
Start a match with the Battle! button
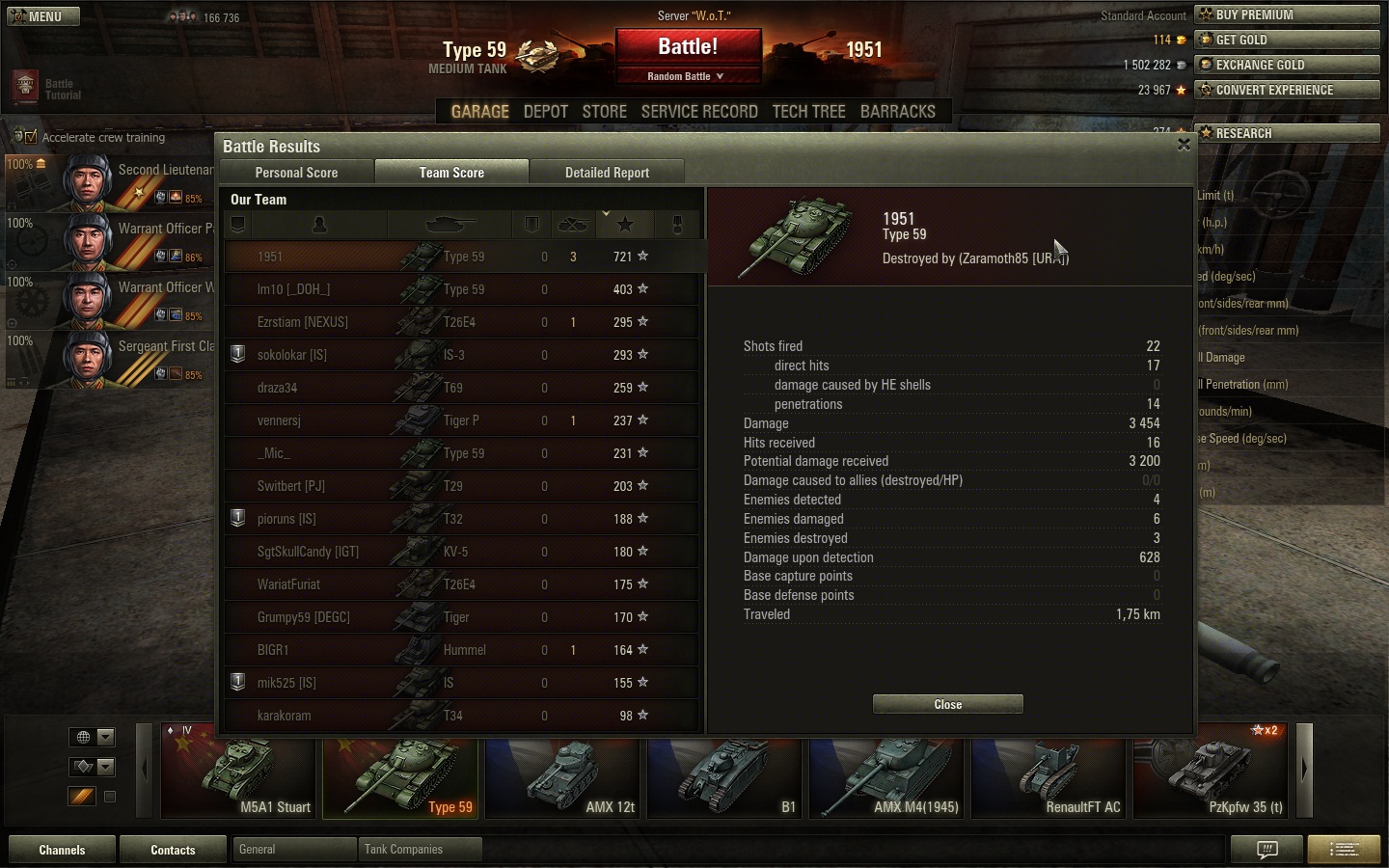pos(688,47)
